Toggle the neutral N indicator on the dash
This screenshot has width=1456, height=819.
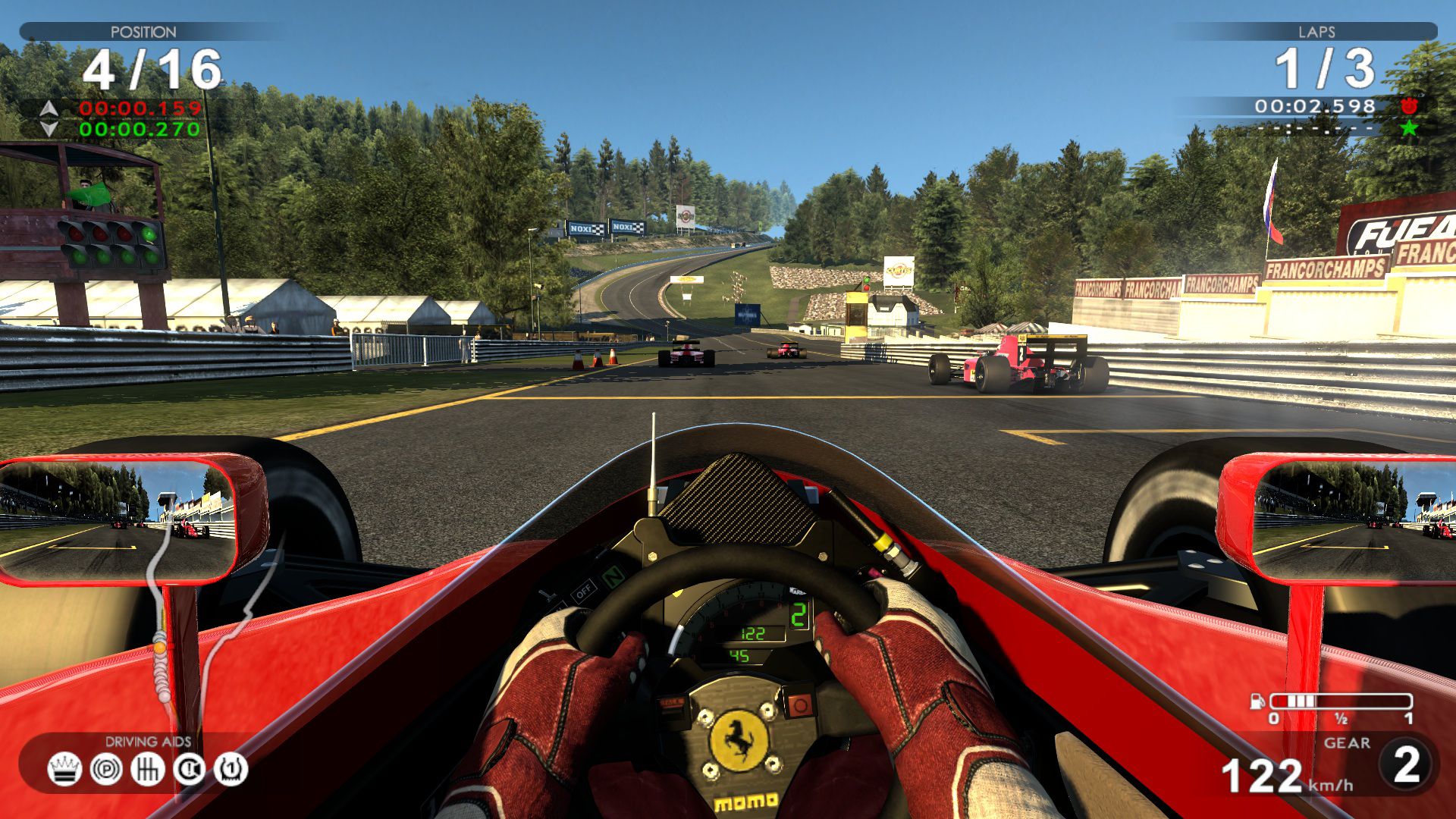coord(613,577)
